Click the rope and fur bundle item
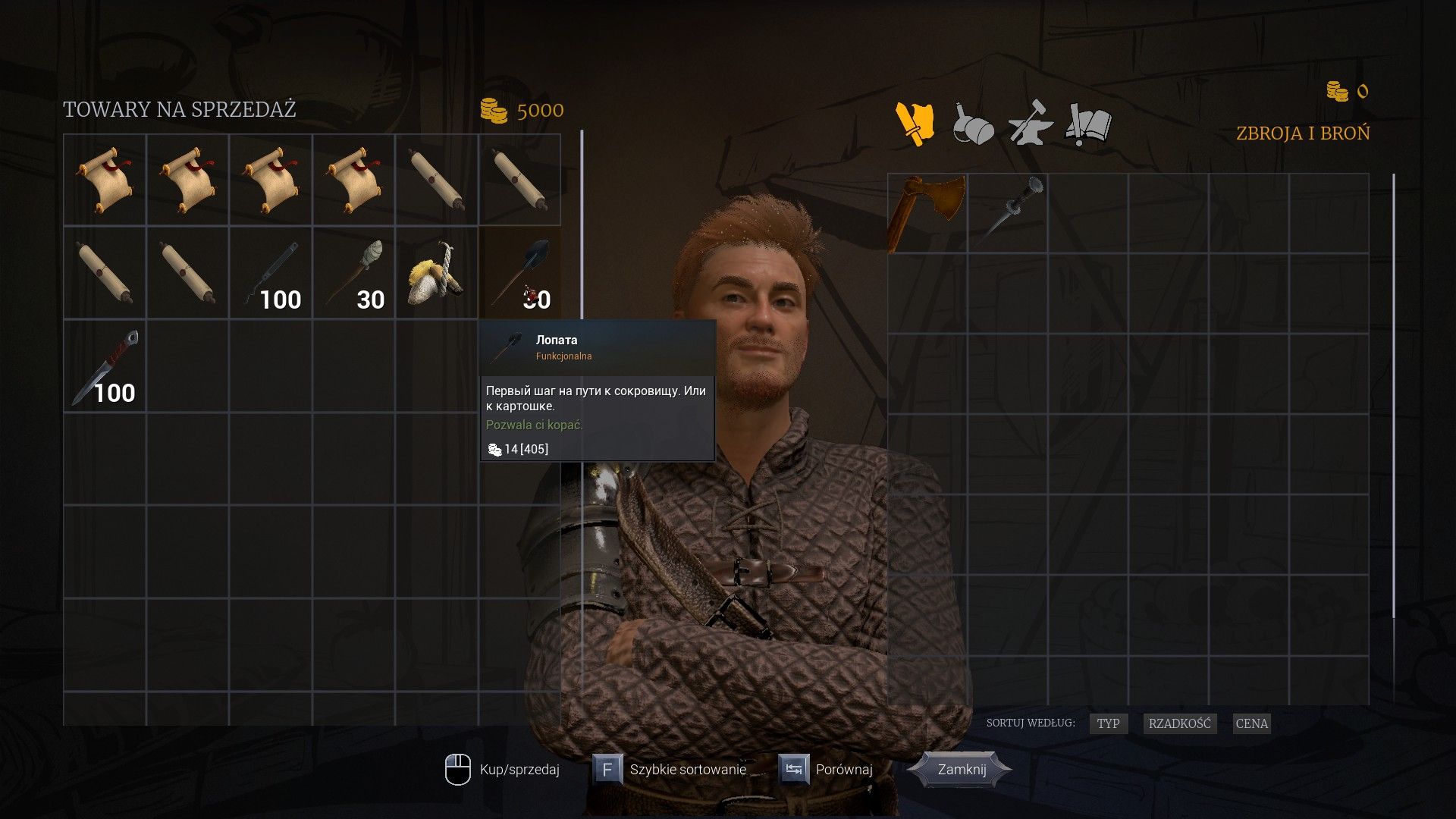1456x819 pixels. pyautogui.click(x=437, y=272)
